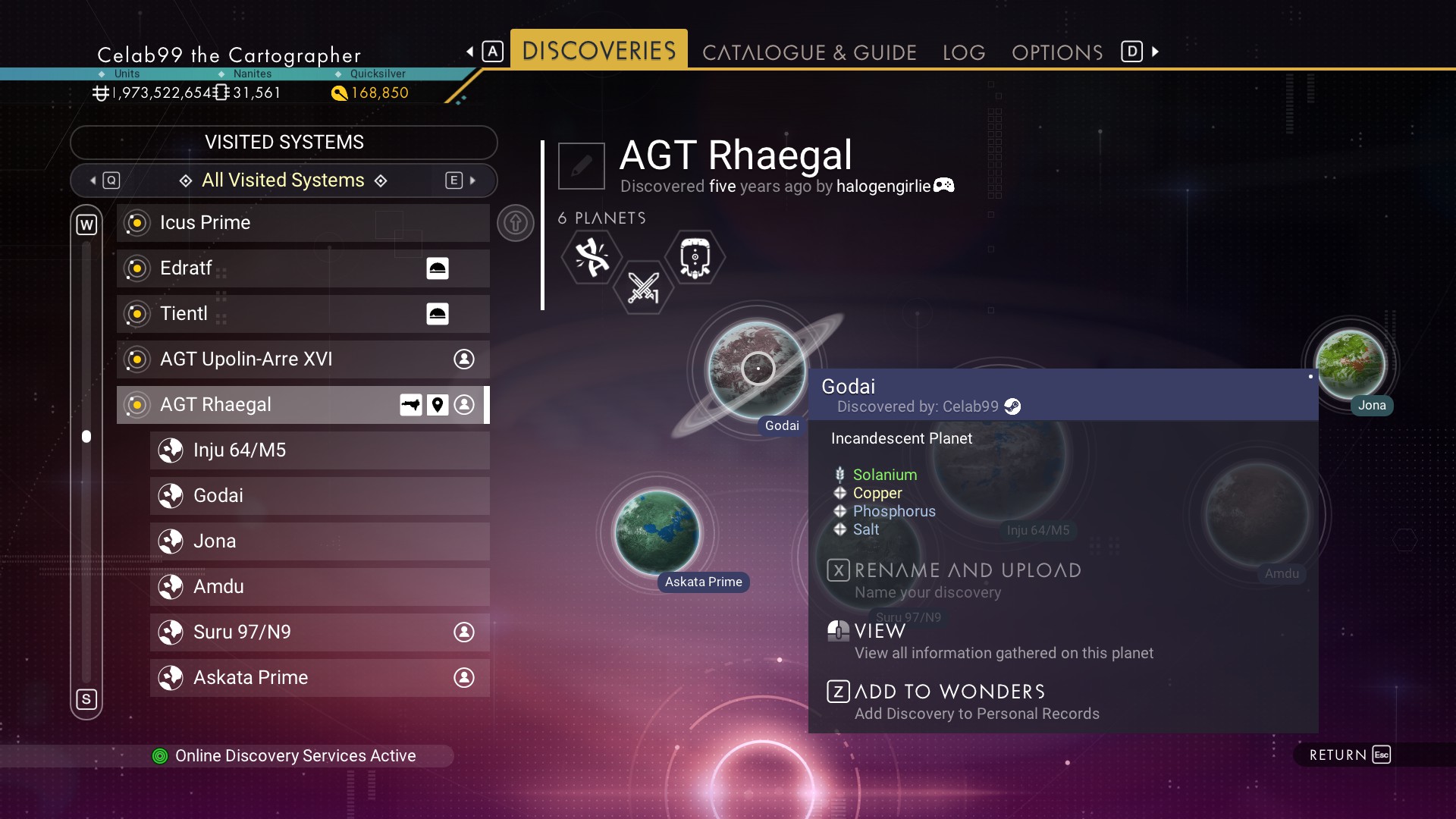Add Godai discovery to Wonders
The height and width of the screenshot is (819, 1456).
(949, 692)
